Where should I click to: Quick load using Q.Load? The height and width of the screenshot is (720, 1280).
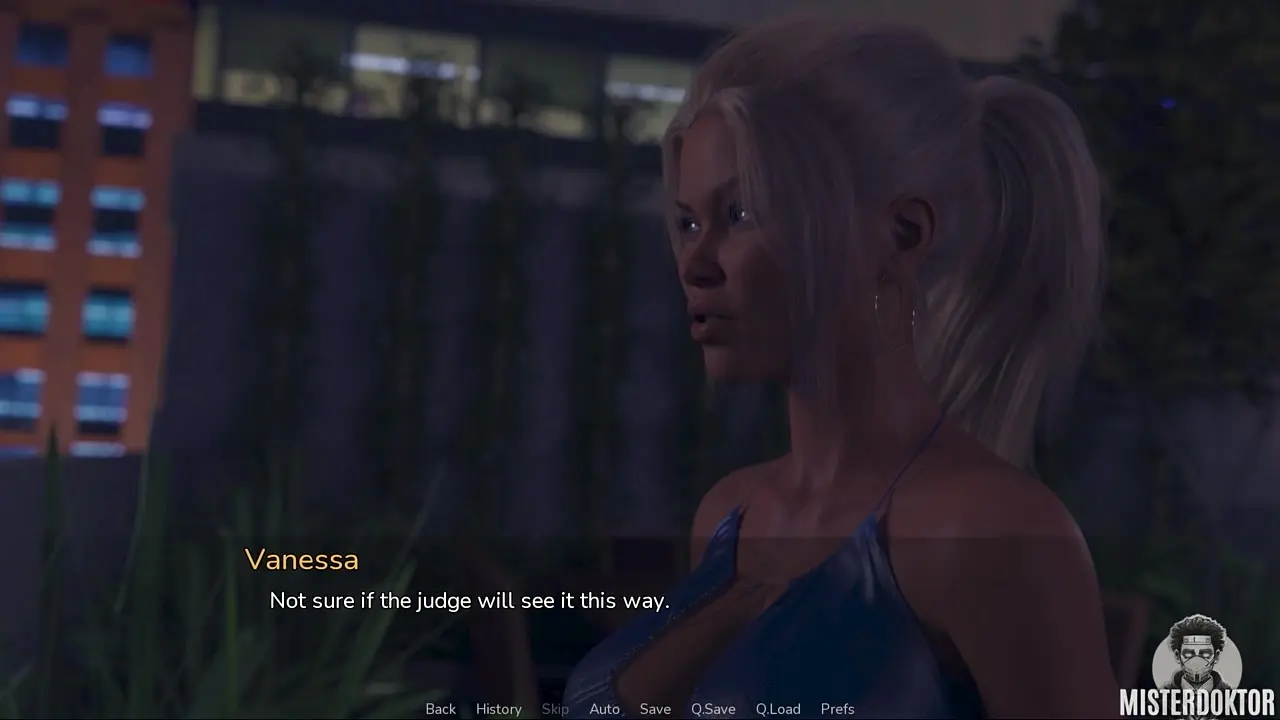click(x=778, y=709)
